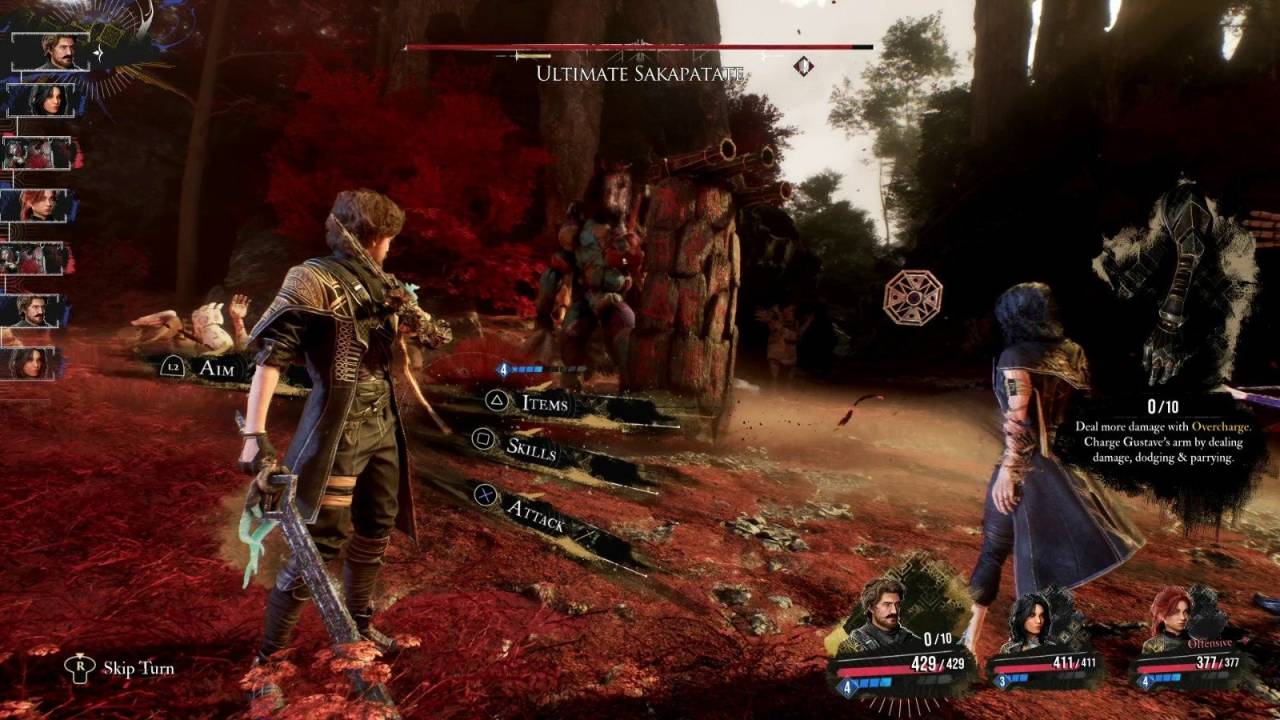Click the diamond icon beside Ultimate Sakapatate's name
This screenshot has width=1280, height=720.
(x=803, y=66)
